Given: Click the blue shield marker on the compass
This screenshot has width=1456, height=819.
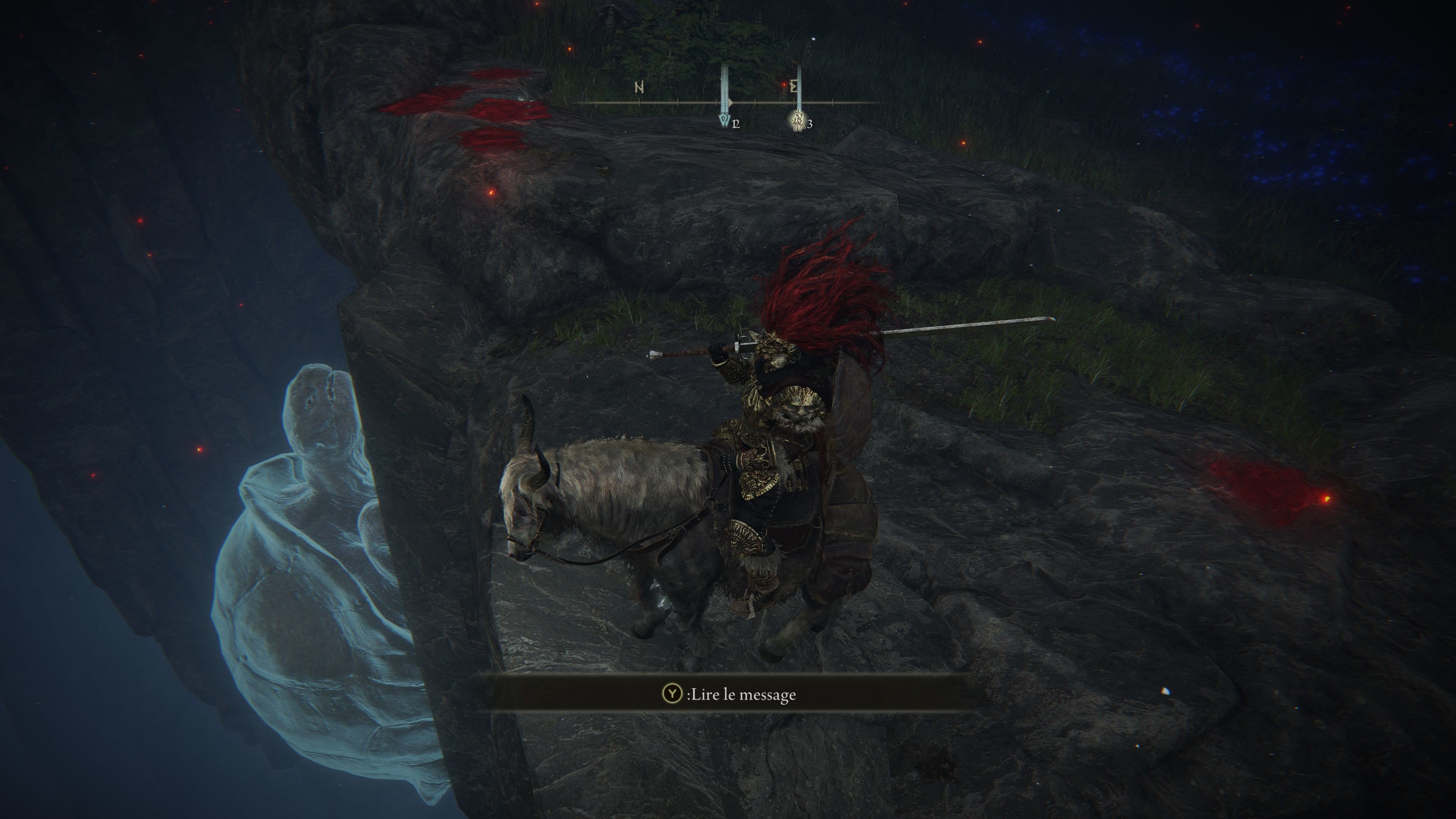Looking at the screenshot, I should [x=724, y=120].
